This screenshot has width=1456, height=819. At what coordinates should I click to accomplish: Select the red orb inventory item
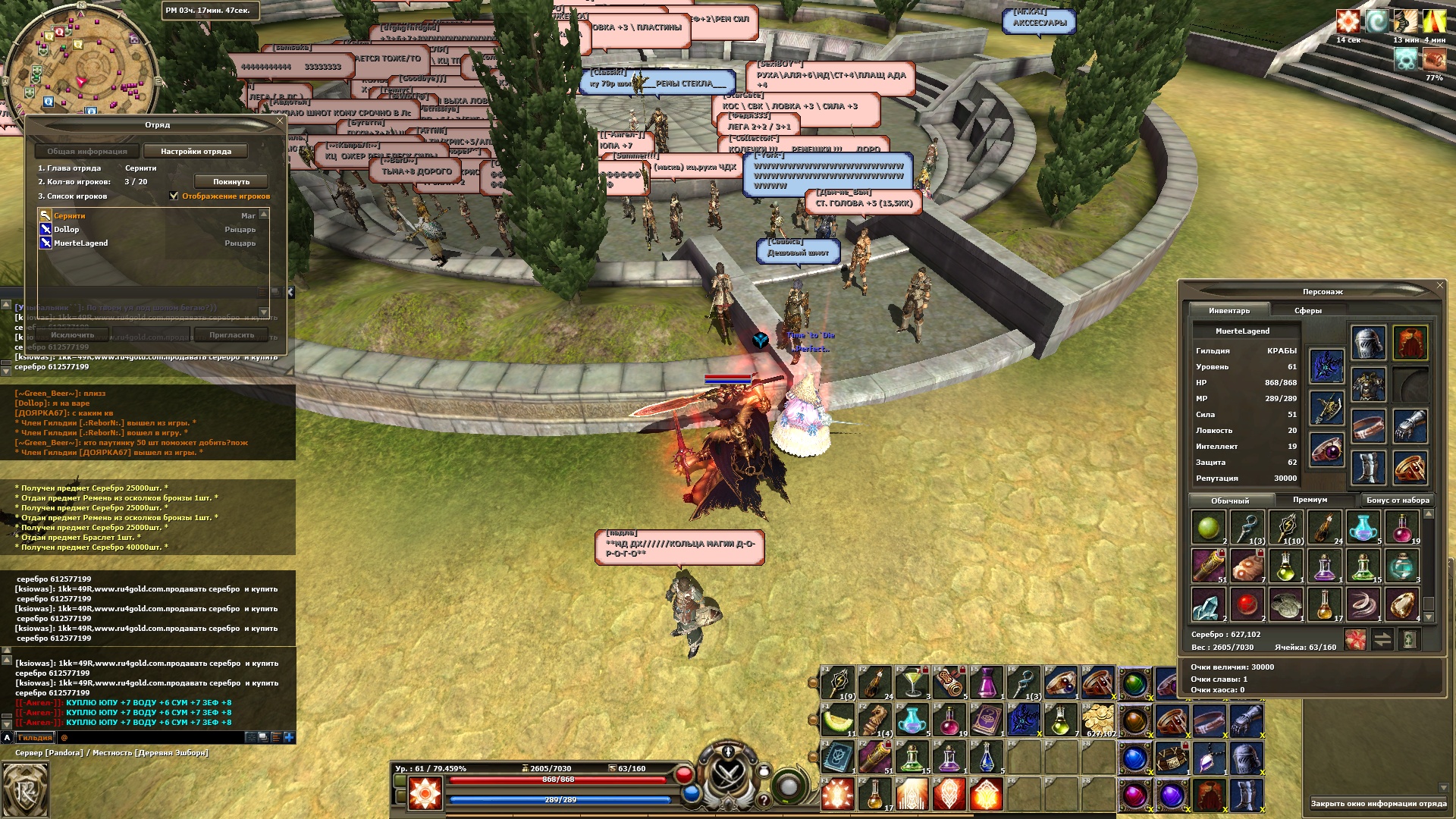[x=1247, y=605]
